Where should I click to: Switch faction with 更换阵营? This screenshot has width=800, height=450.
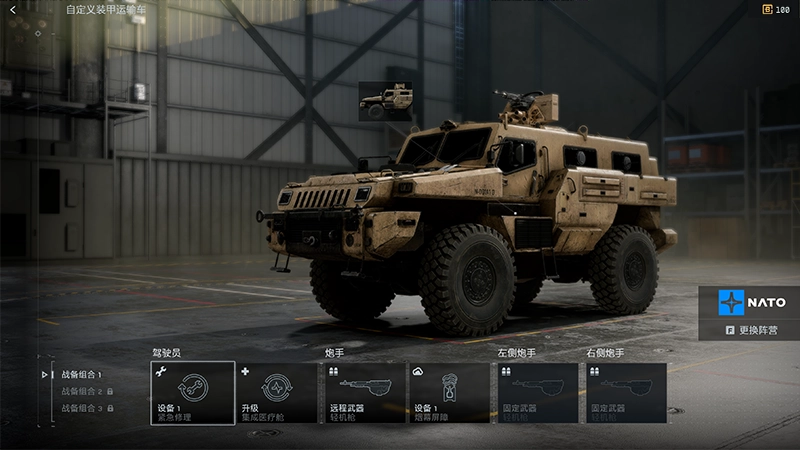coord(751,330)
